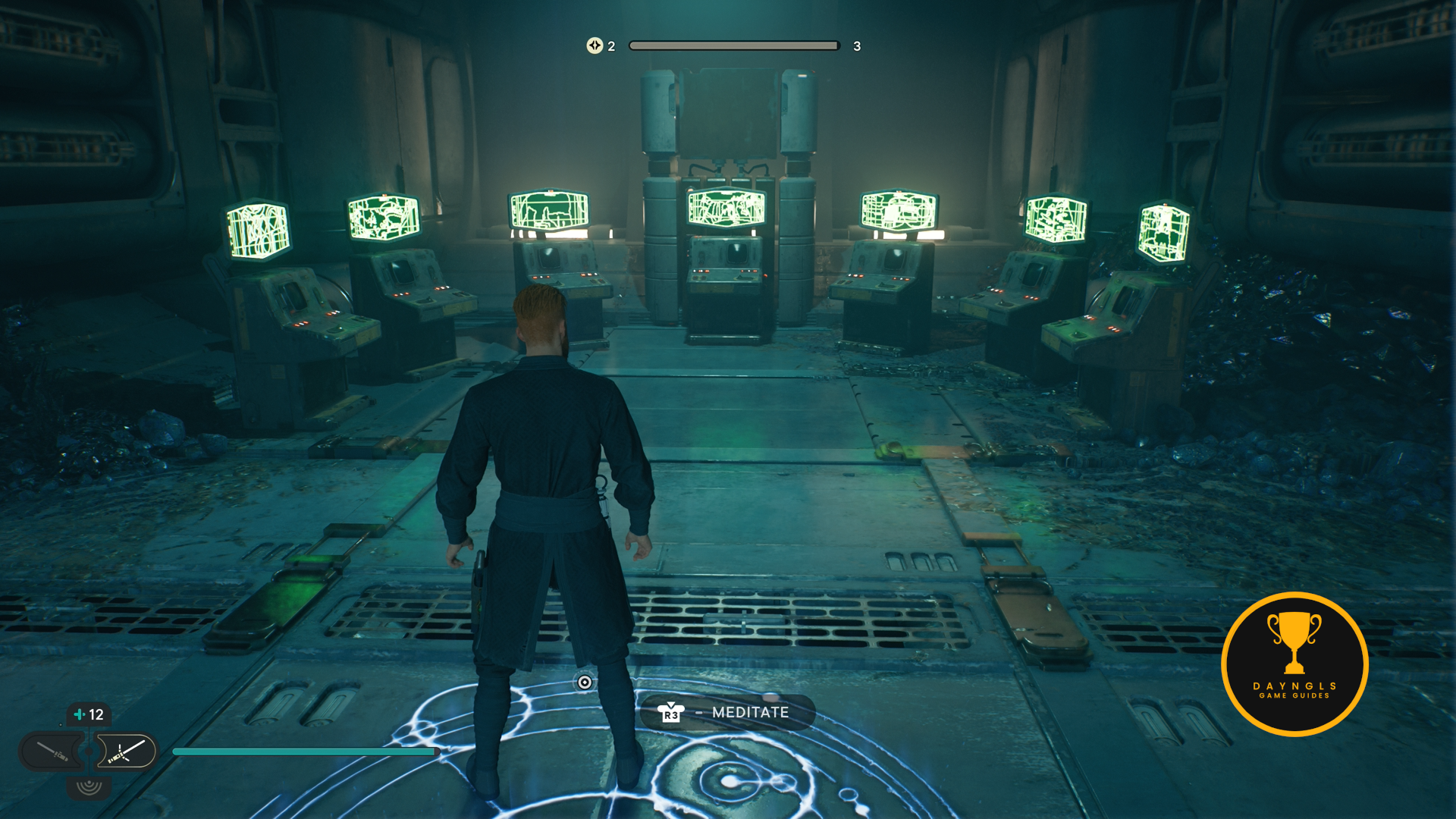Image resolution: width=1456 pixels, height=819 pixels.
Task: Select the single-blade lightsaber stance
Action: pyautogui.click(x=52, y=752)
